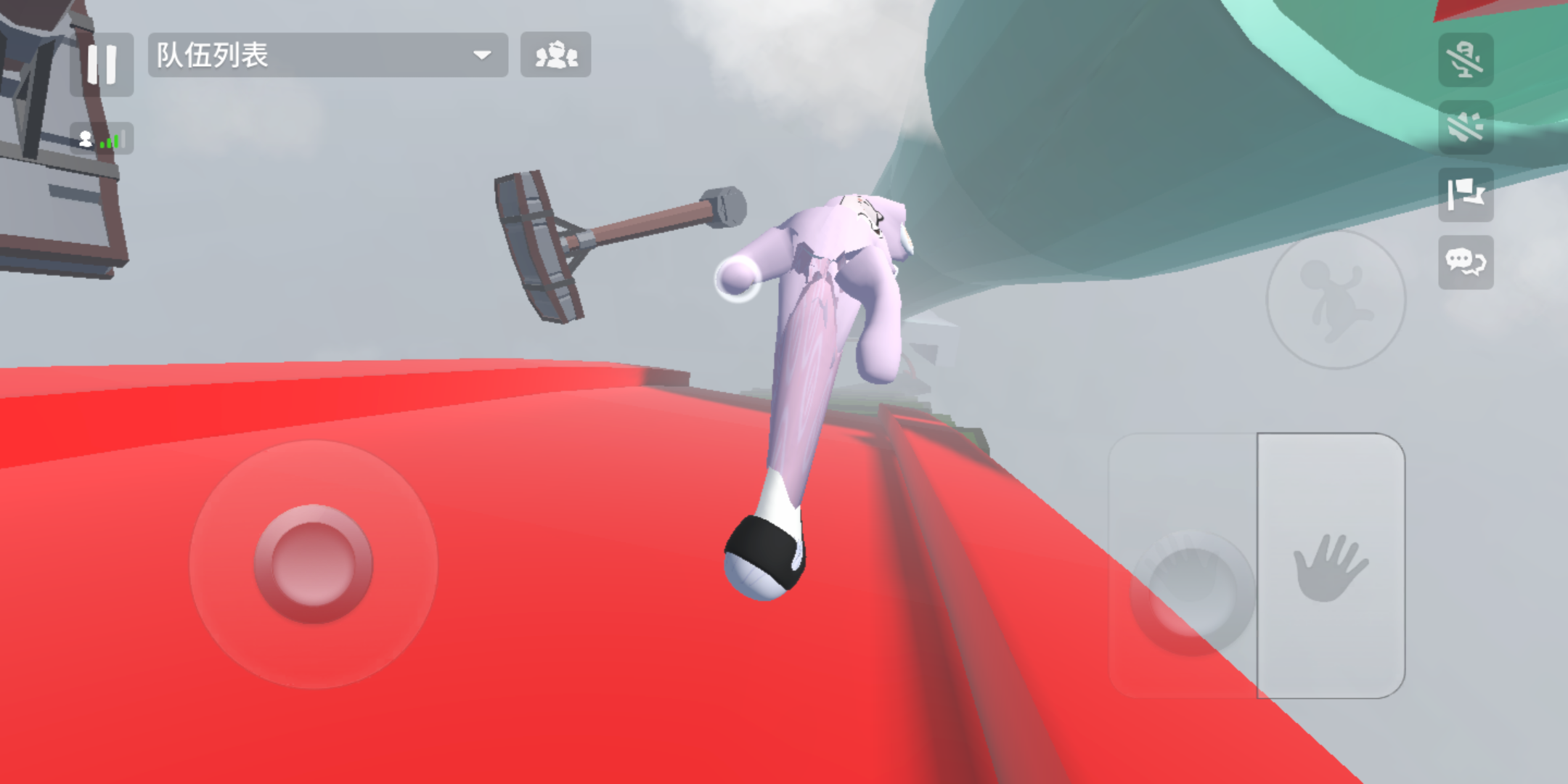Open the report flag icon
This screenshot has height=784, width=1568.
click(1466, 196)
